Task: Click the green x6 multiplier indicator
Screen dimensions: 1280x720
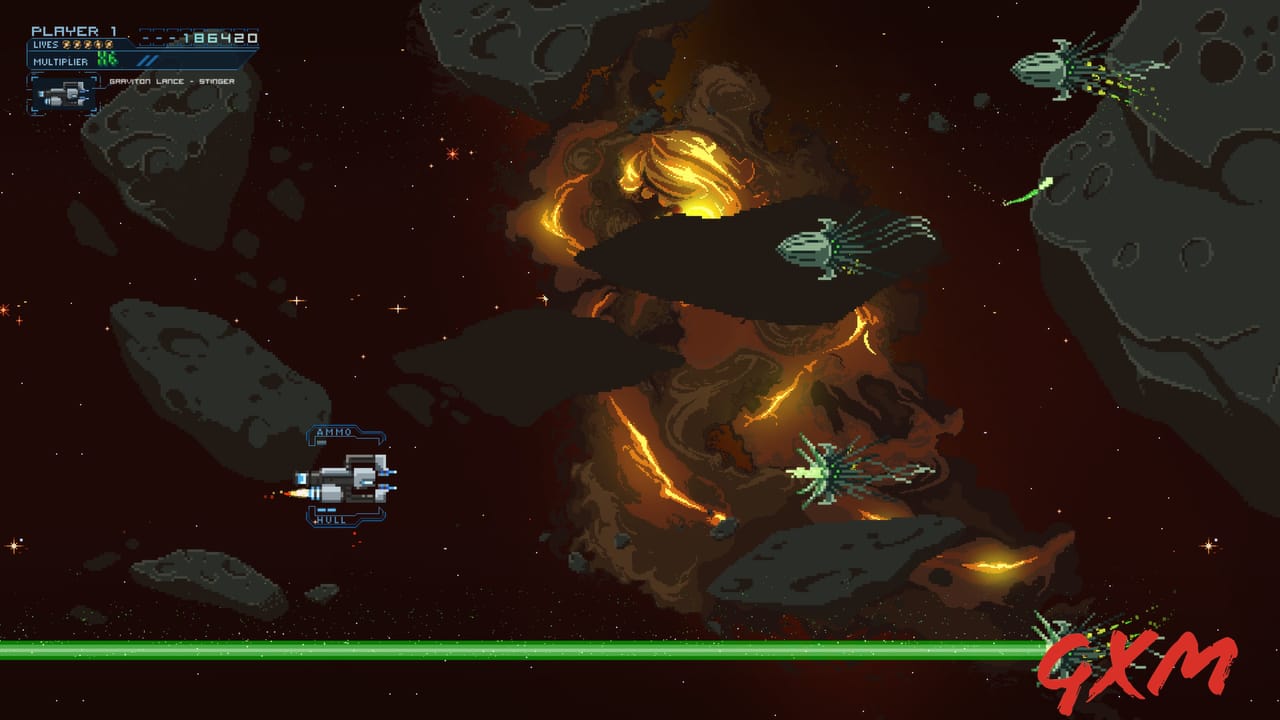Action: 107,58
